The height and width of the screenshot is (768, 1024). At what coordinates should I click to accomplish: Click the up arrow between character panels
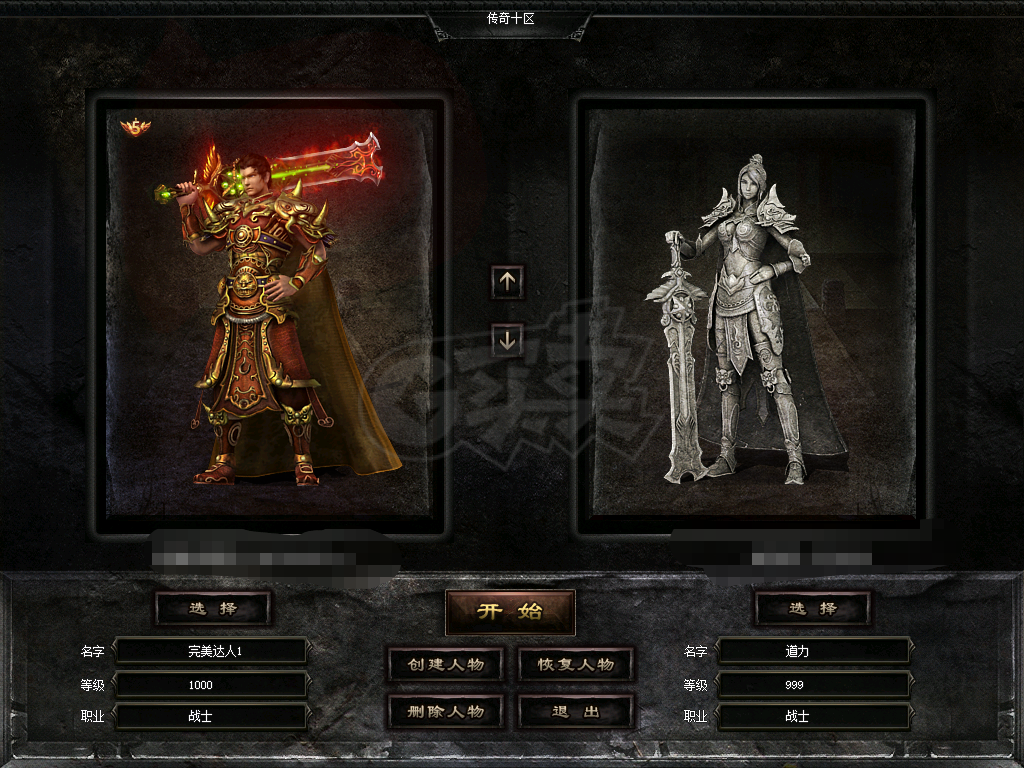pos(507,282)
